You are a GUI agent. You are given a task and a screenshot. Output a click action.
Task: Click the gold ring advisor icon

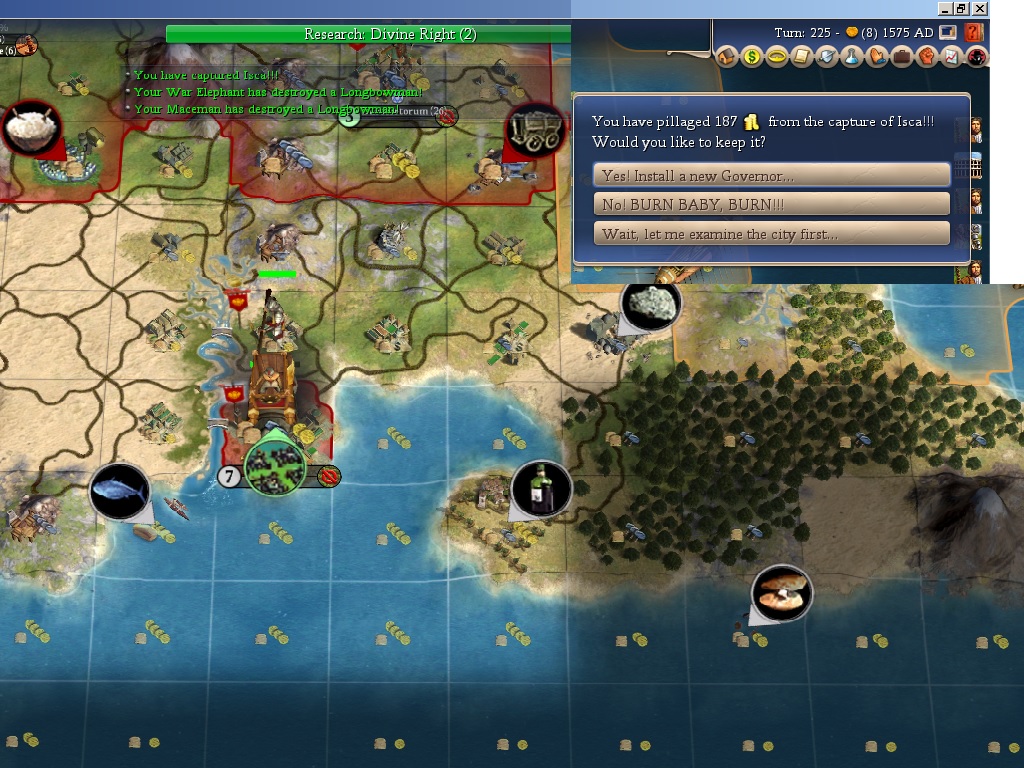pos(776,57)
